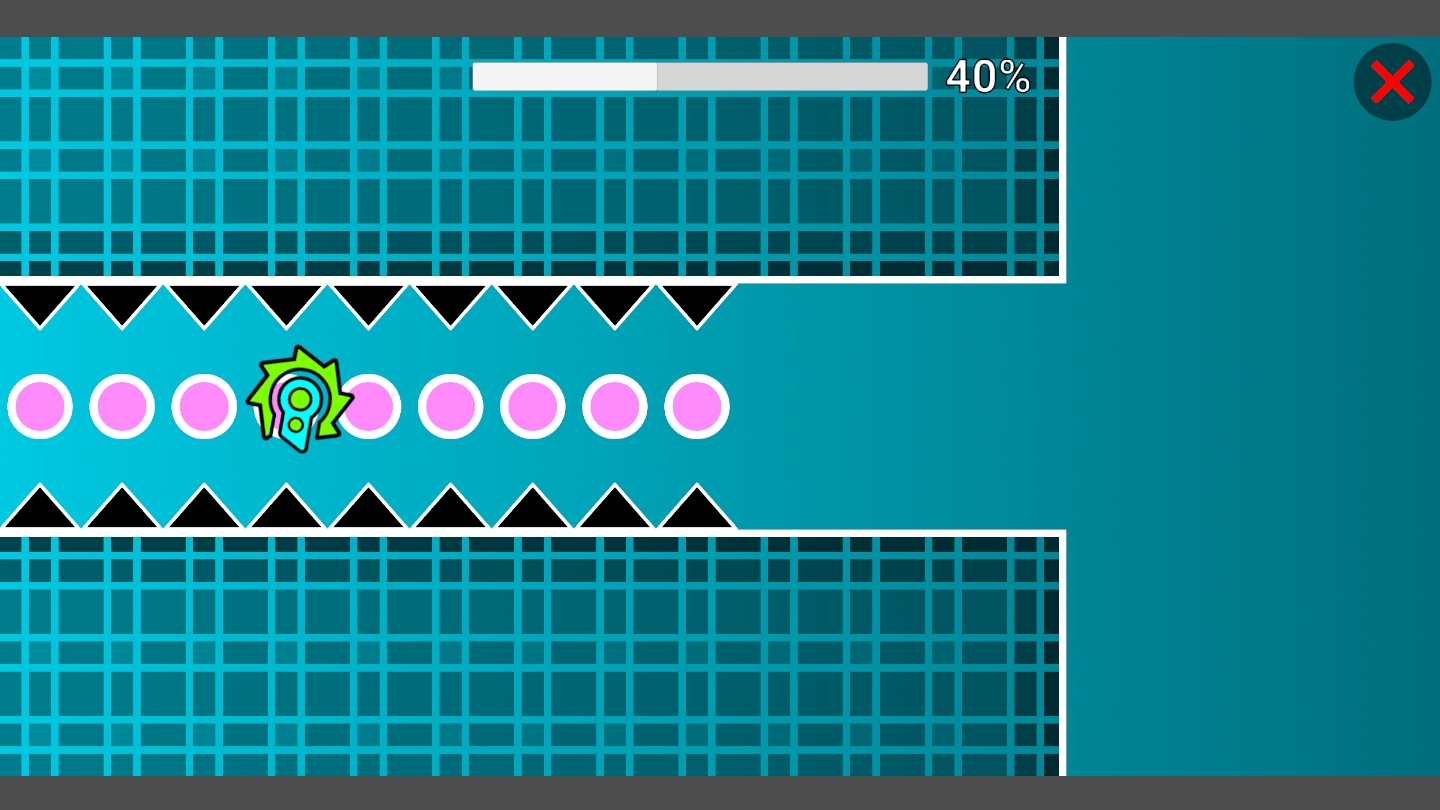Tap the green saw player character
Image resolution: width=1440 pixels, height=810 pixels.
(x=300, y=400)
